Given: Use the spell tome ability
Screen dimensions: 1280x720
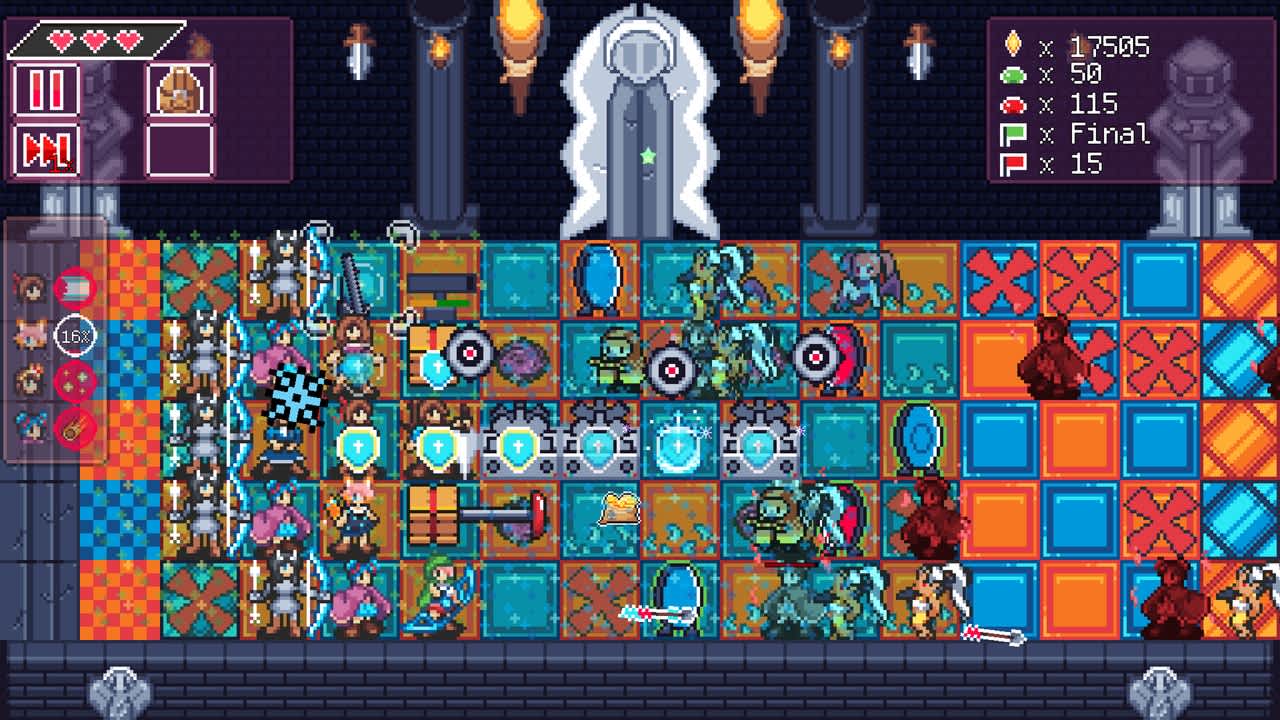Looking at the screenshot, I should pos(74,288).
